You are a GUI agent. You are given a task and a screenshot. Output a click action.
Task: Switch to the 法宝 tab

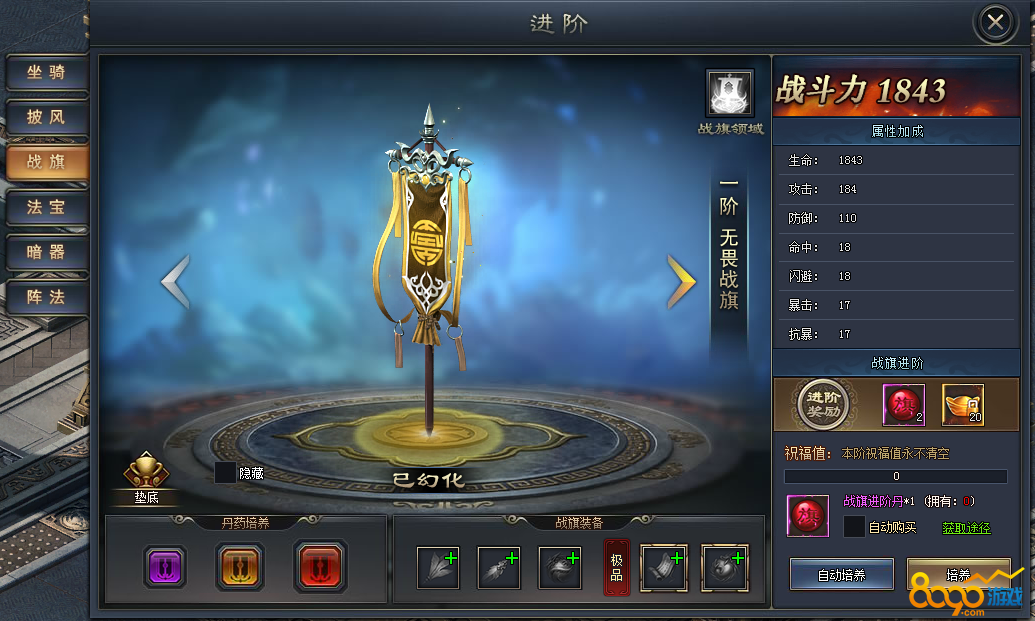pyautogui.click(x=46, y=208)
